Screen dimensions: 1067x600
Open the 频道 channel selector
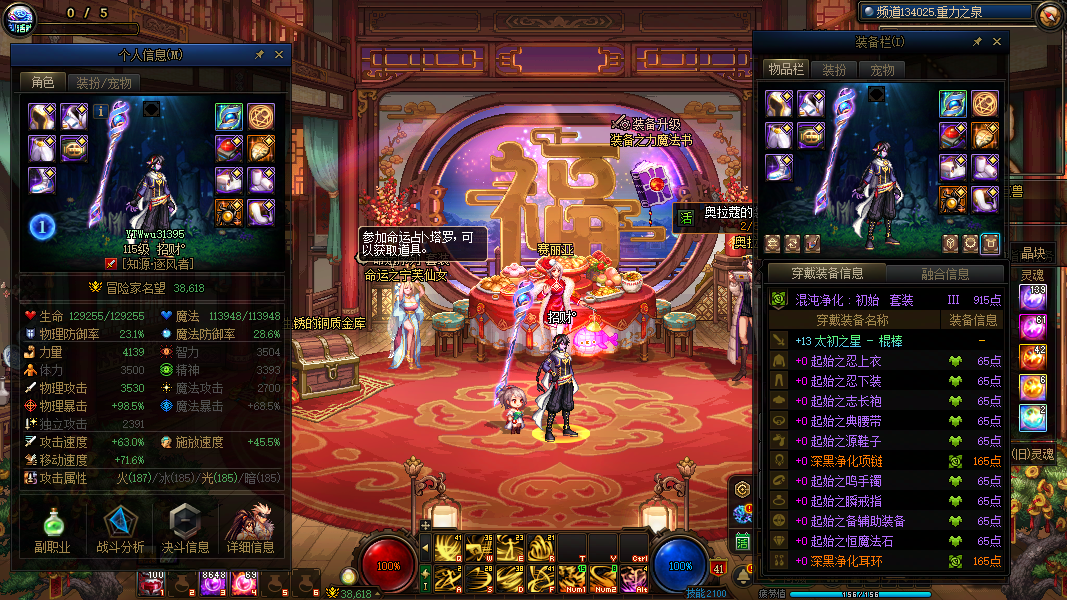pyautogui.click(x=945, y=12)
